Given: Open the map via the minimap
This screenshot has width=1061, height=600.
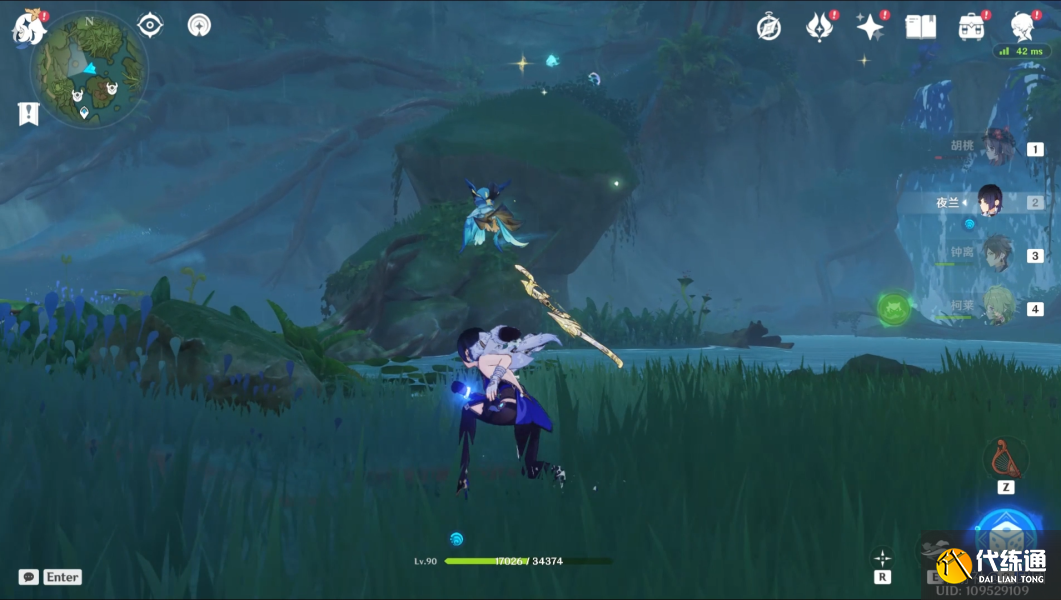Looking at the screenshot, I should point(89,69).
